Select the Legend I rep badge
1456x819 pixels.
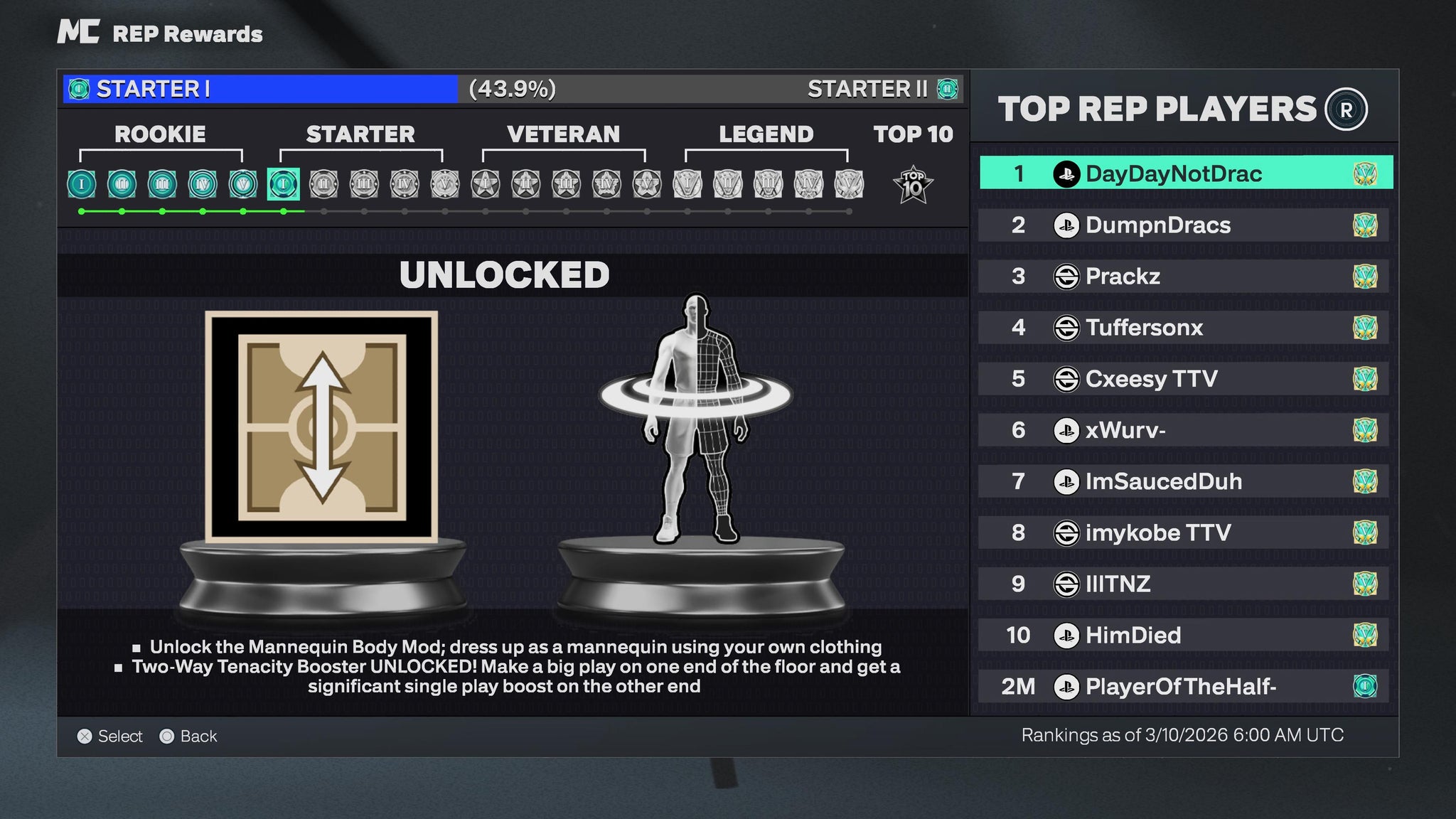click(687, 184)
